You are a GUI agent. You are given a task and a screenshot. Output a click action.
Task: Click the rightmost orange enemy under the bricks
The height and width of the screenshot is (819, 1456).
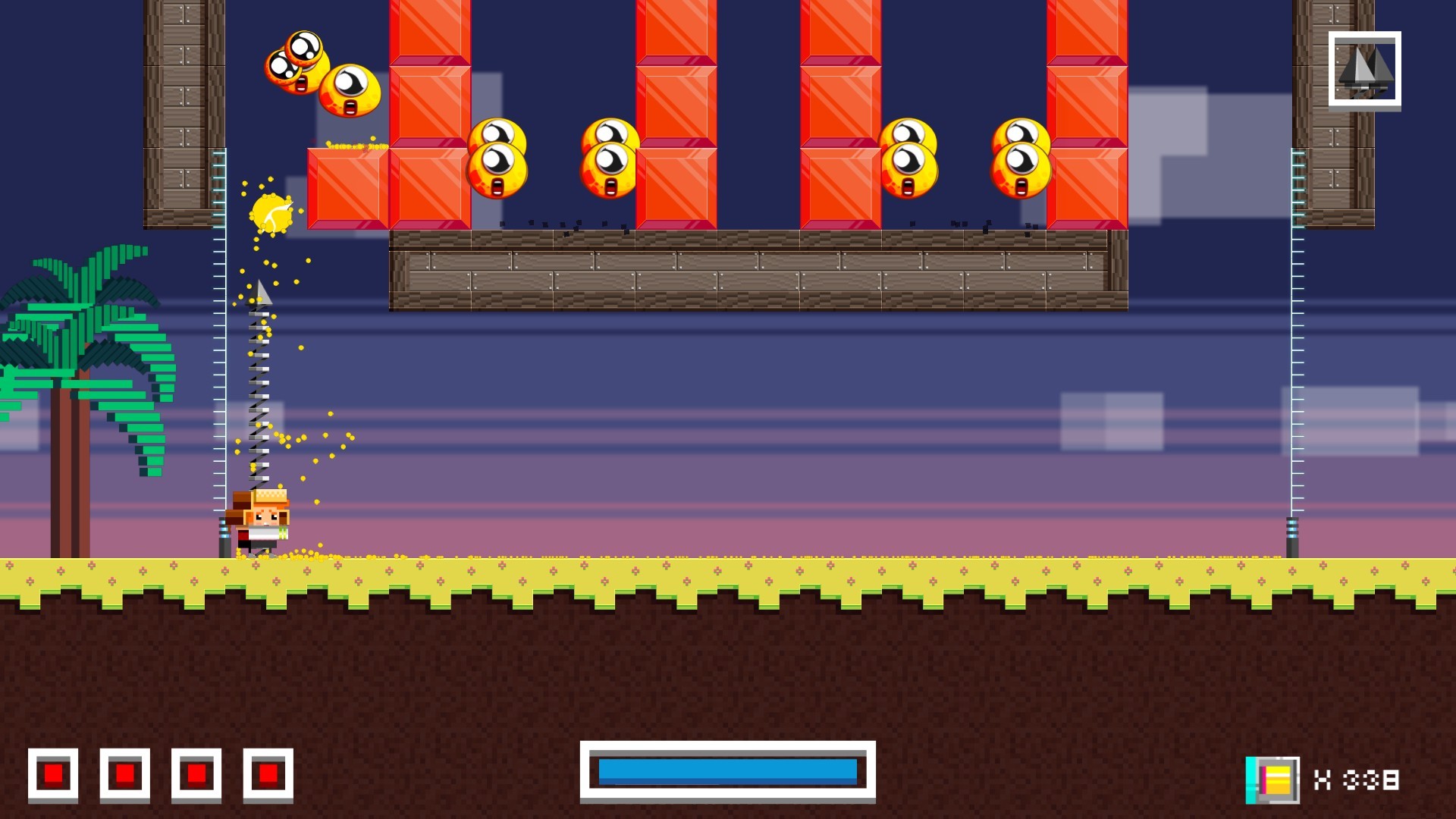click(x=1020, y=155)
